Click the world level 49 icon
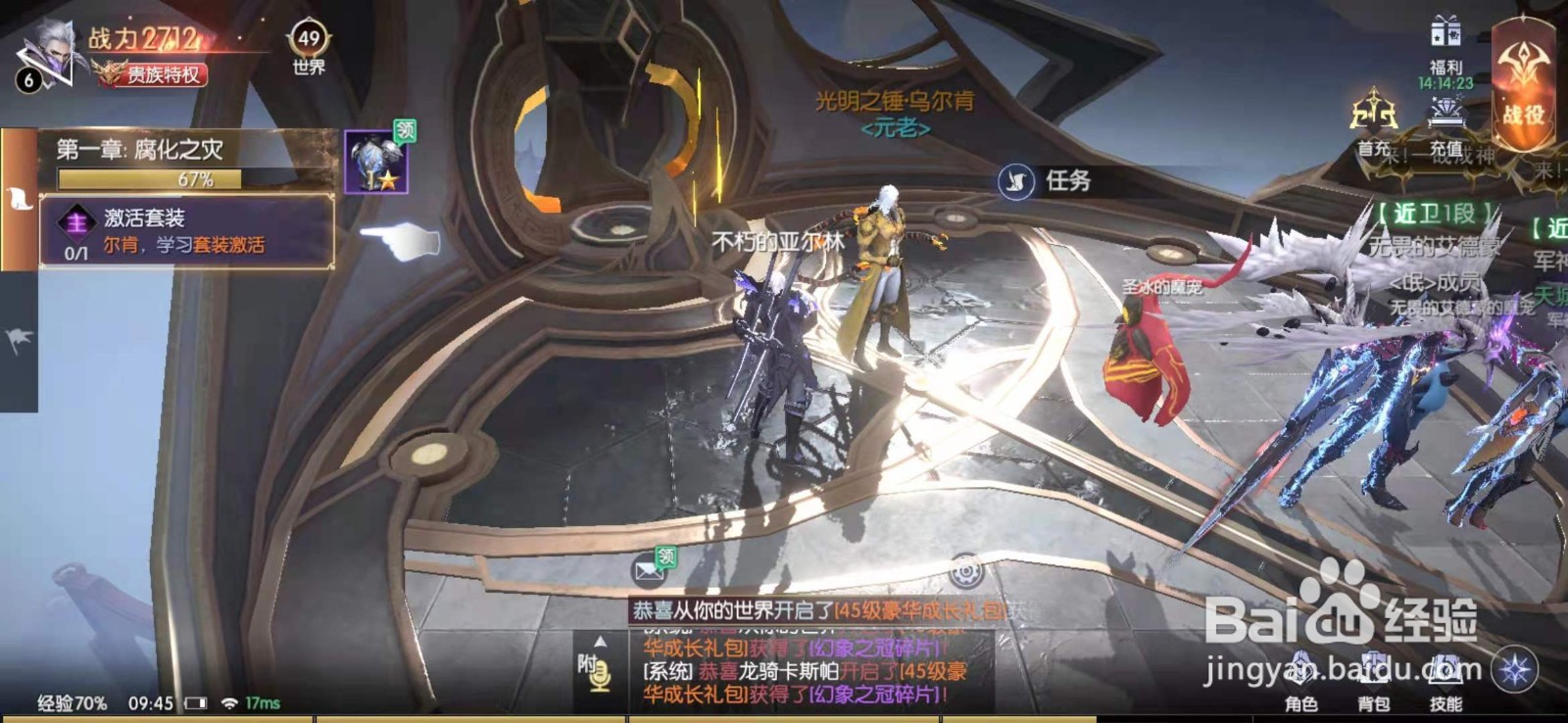 coord(308,39)
